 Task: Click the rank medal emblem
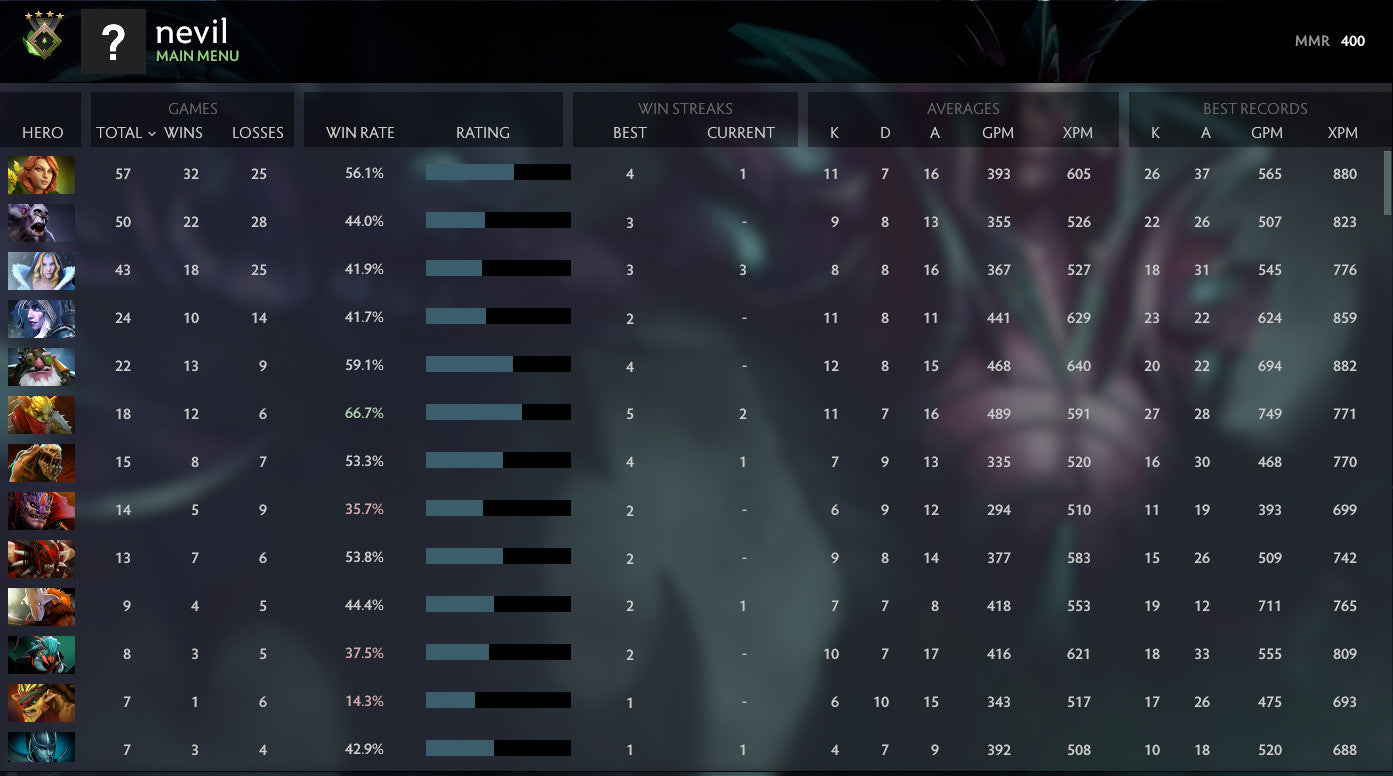(44, 41)
